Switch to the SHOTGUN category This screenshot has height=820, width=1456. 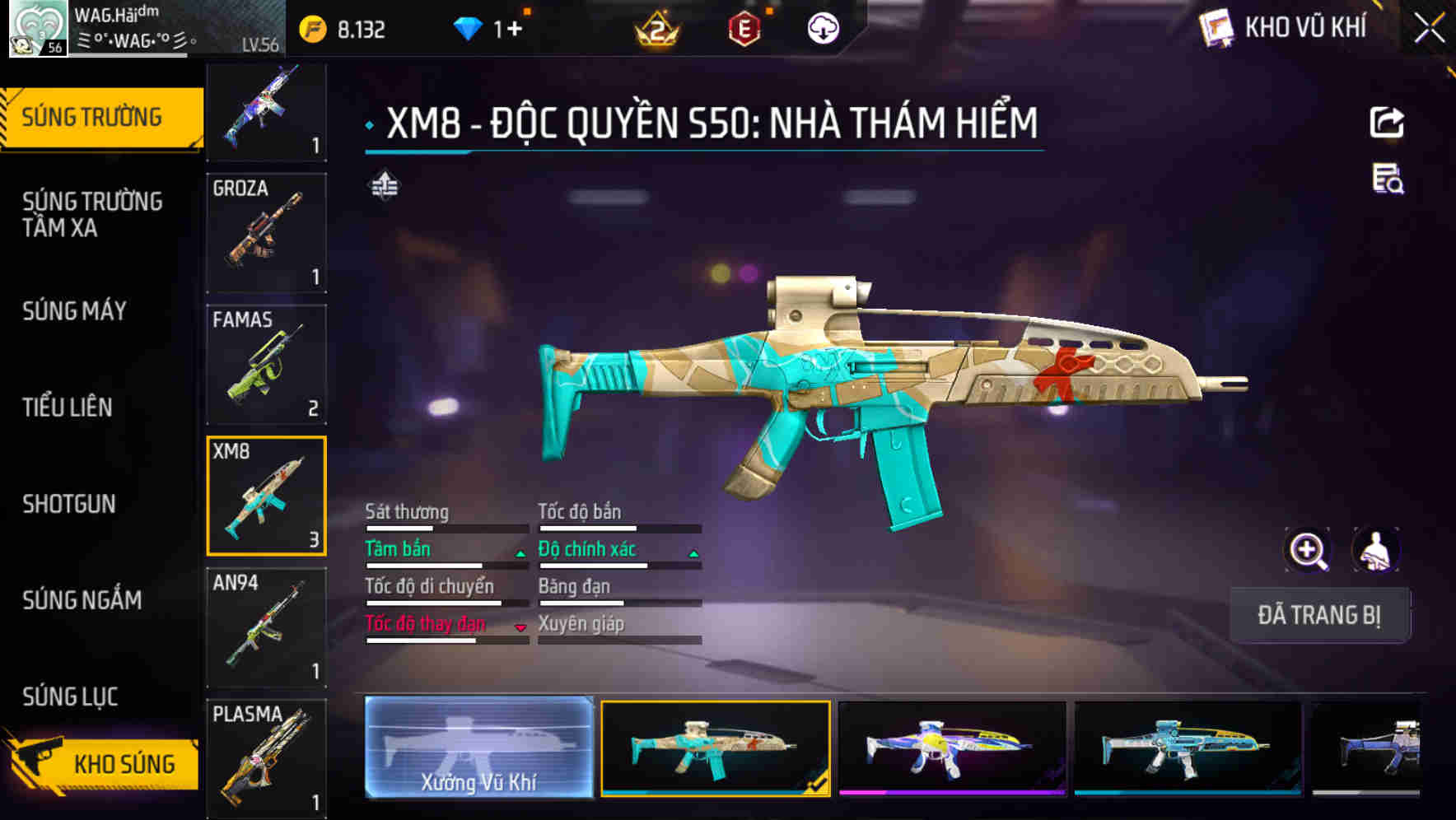pyautogui.click(x=70, y=504)
